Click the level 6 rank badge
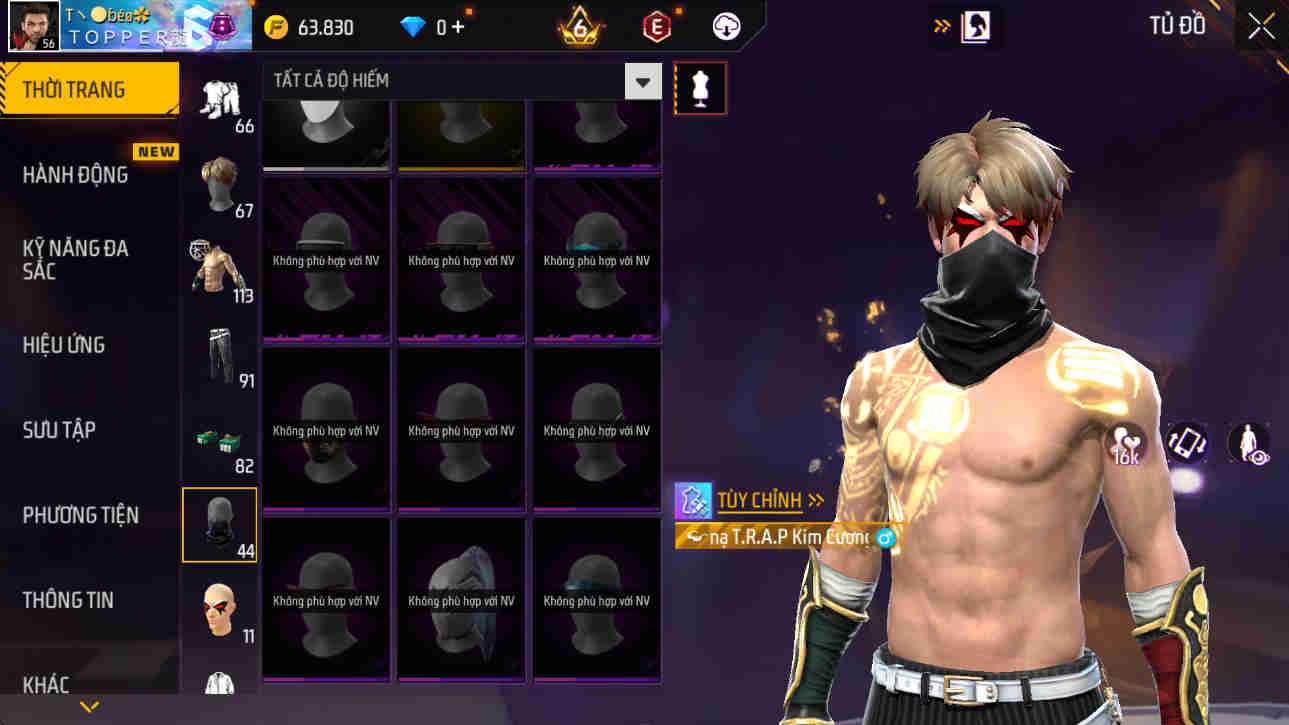Screen dimensions: 1289x725 point(578,26)
